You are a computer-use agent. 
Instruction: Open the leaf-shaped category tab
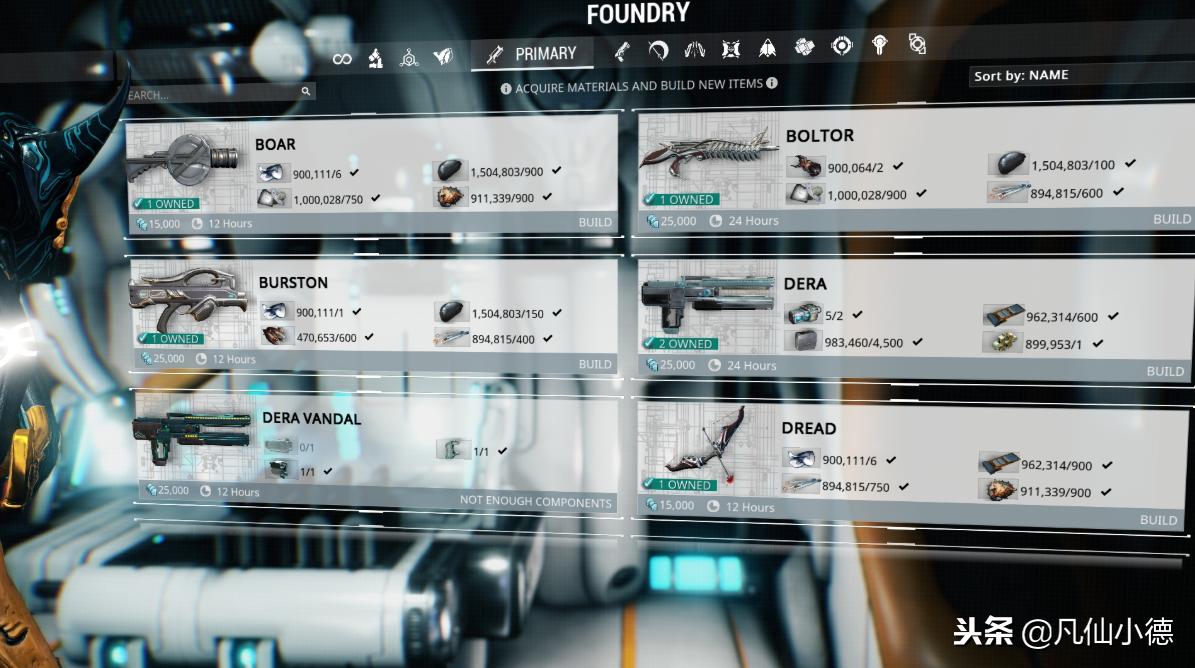[443, 58]
